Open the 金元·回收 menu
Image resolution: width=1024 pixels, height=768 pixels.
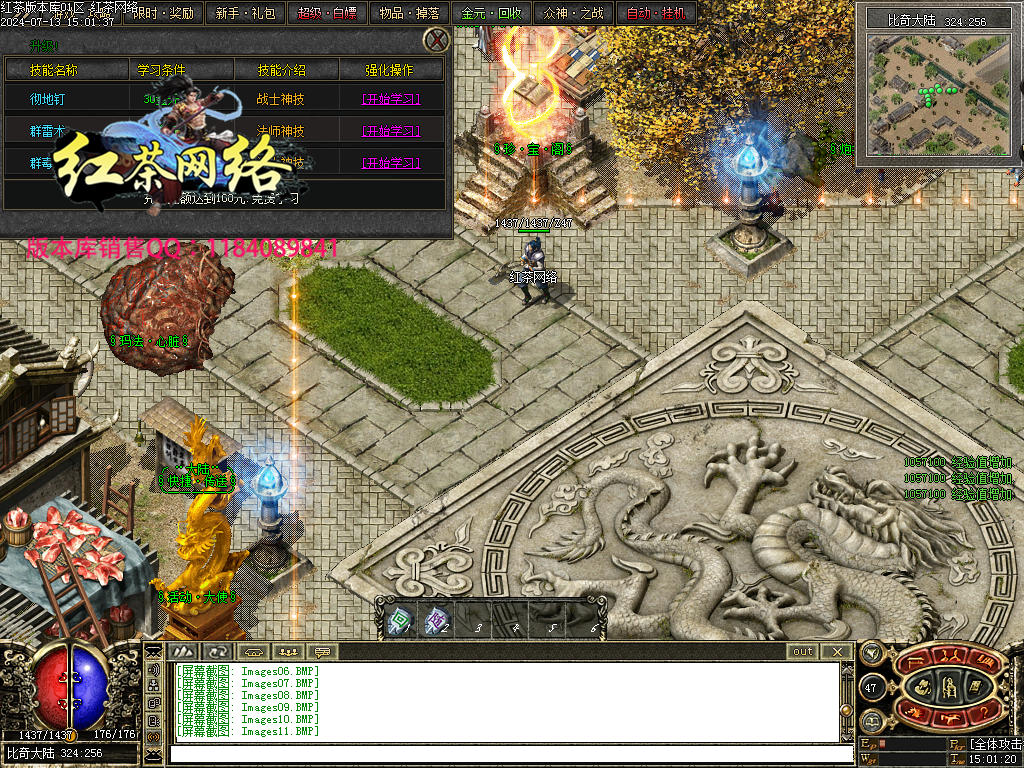pos(492,13)
